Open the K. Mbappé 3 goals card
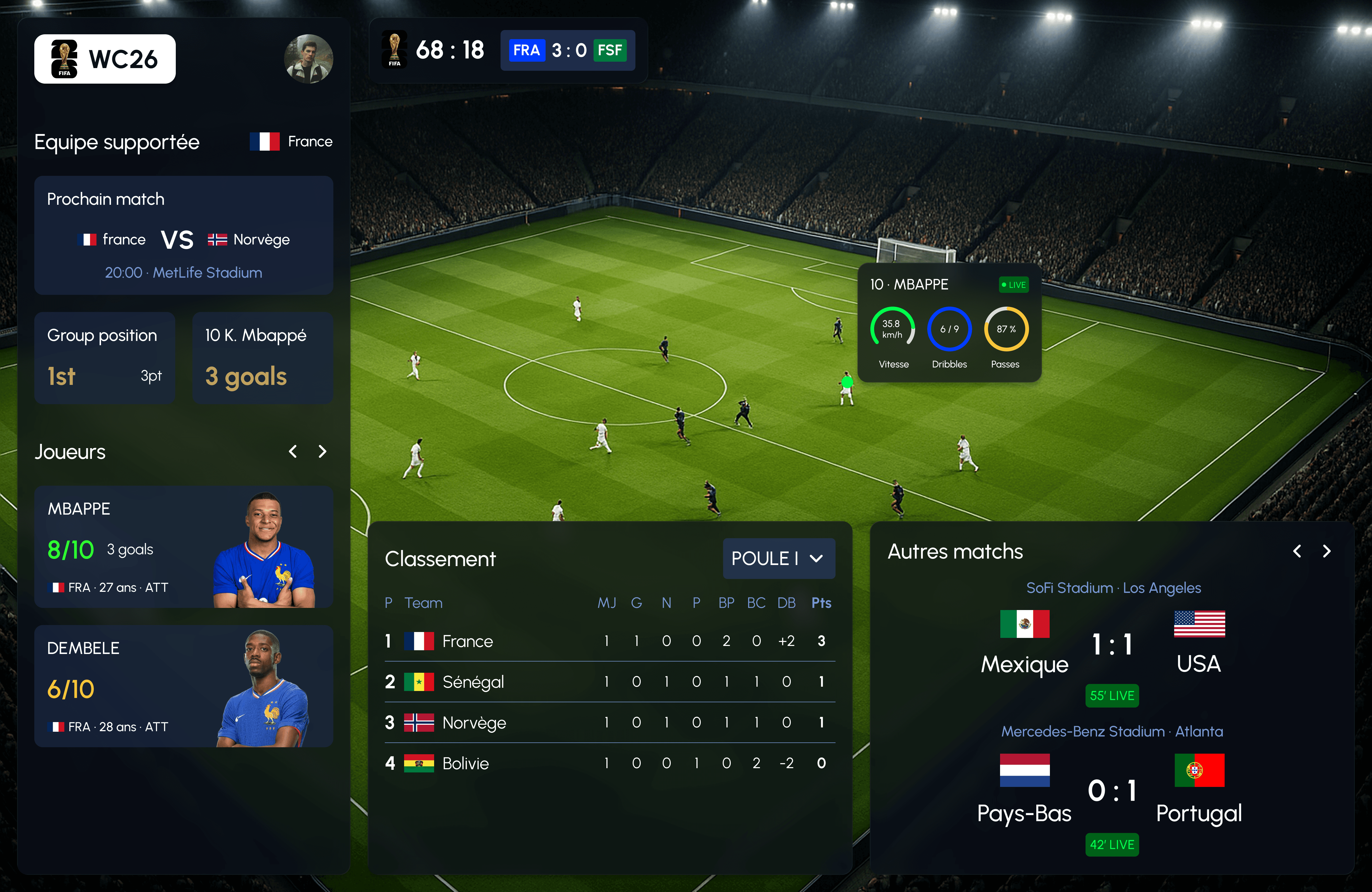Viewport: 1372px width, 892px height. [x=262, y=358]
